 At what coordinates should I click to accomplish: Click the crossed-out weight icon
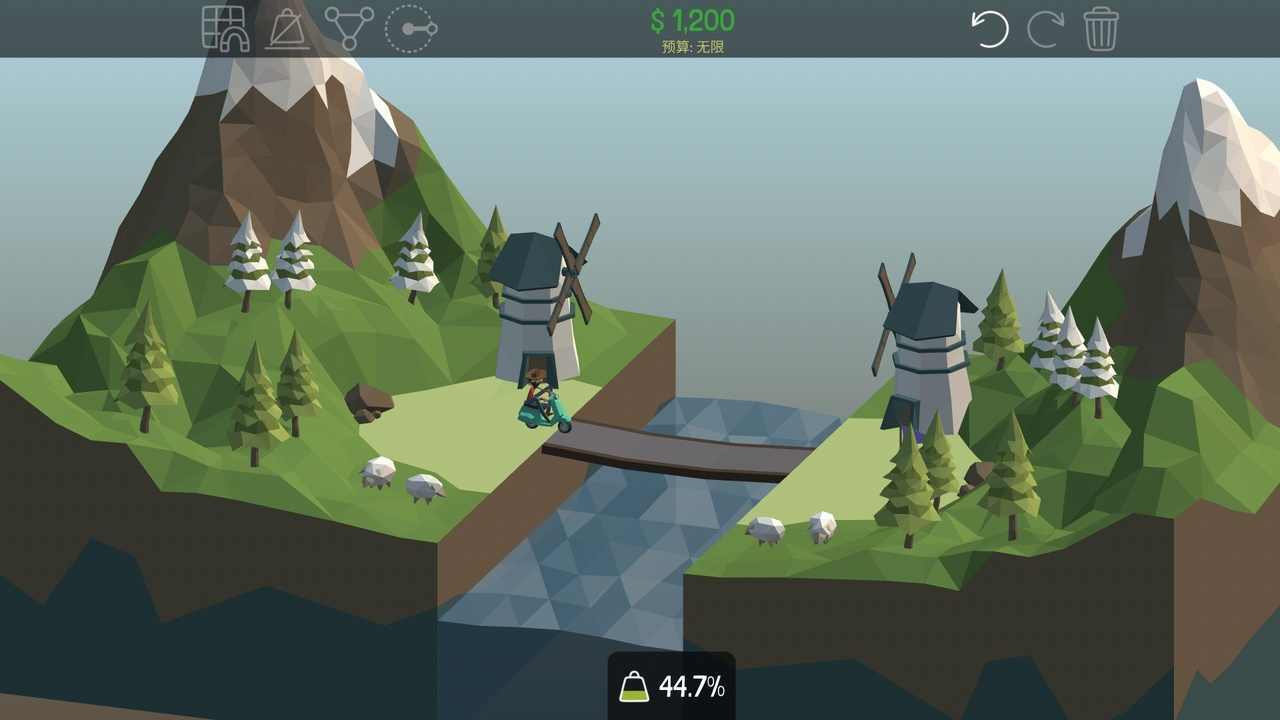(x=287, y=29)
